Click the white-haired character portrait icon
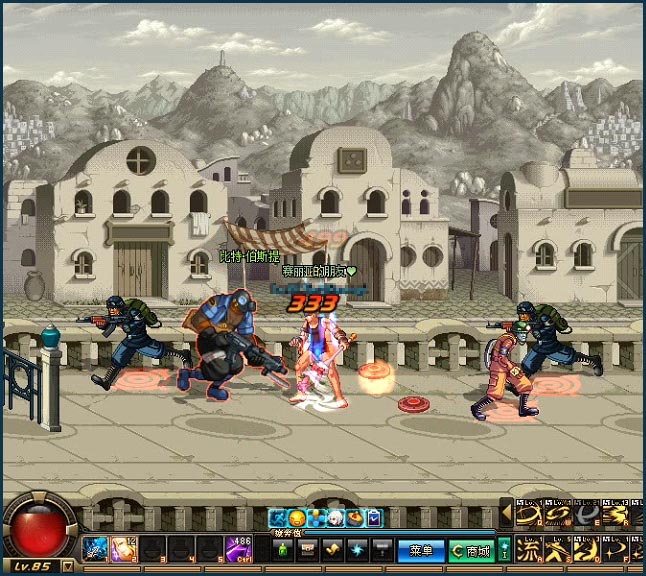This screenshot has width=646, height=576. [337, 518]
